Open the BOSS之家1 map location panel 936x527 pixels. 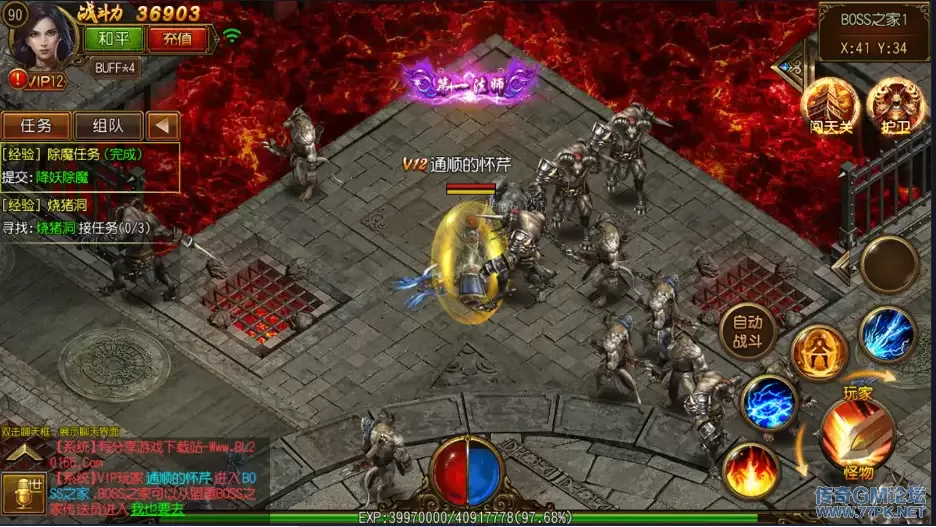coord(874,32)
